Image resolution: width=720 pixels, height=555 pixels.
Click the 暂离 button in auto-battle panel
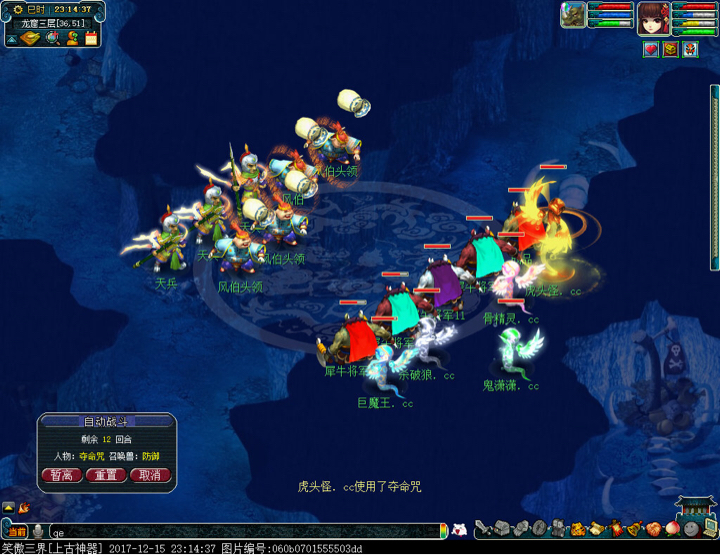click(61, 475)
